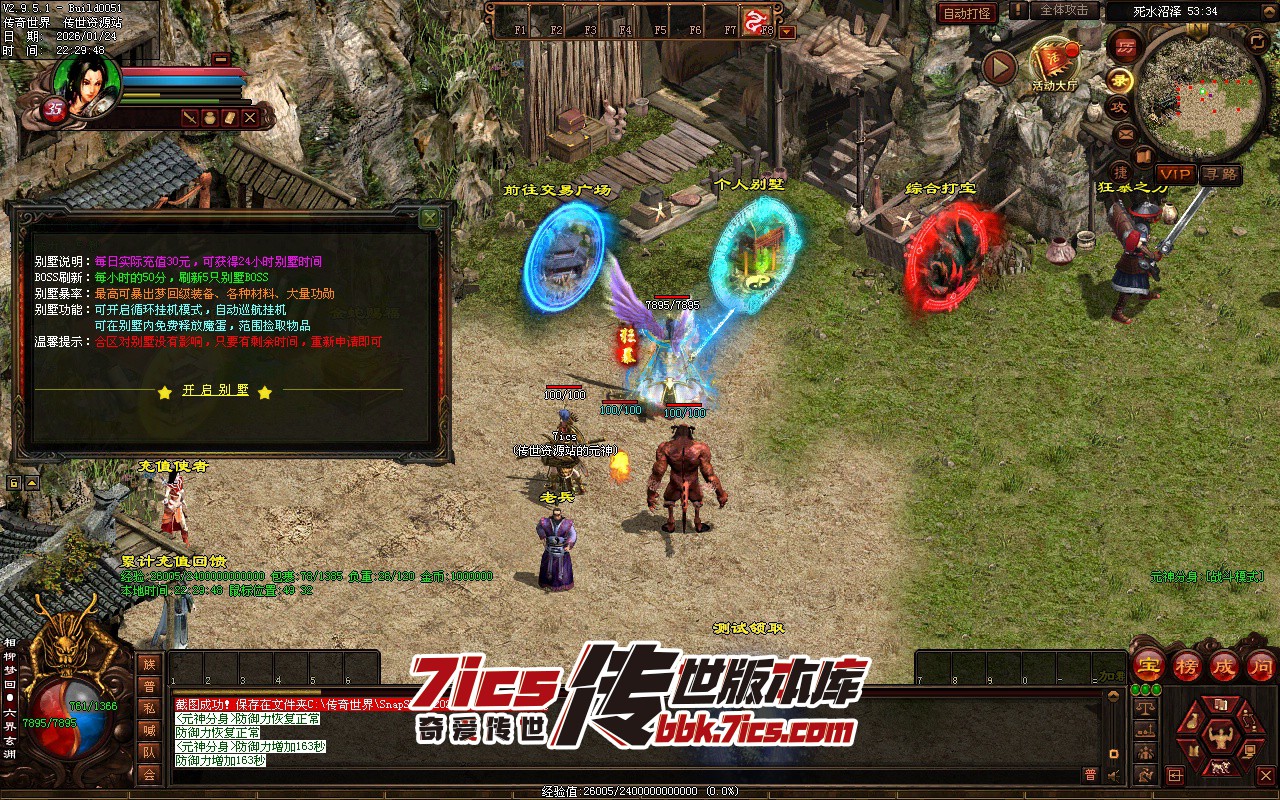Open the 活动大厅 event hall icon
The height and width of the screenshot is (800, 1280).
(1056, 67)
